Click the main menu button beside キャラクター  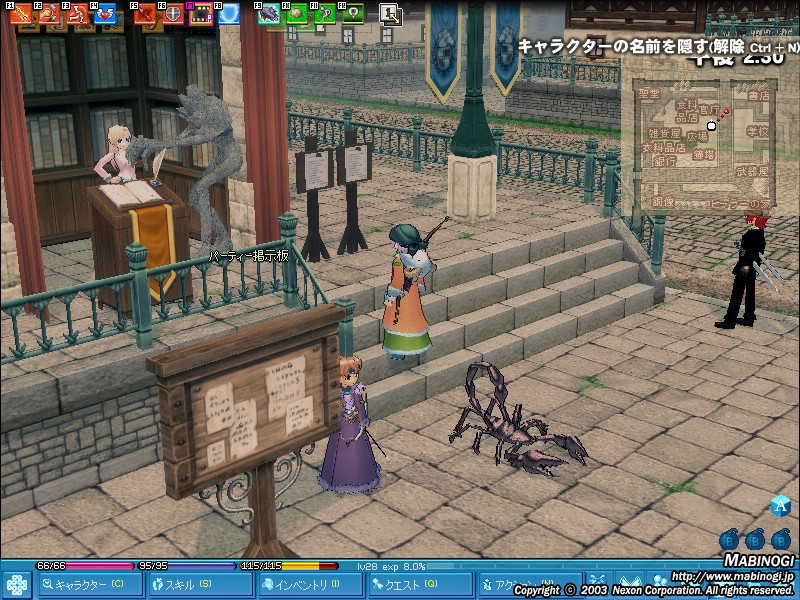(x=17, y=584)
